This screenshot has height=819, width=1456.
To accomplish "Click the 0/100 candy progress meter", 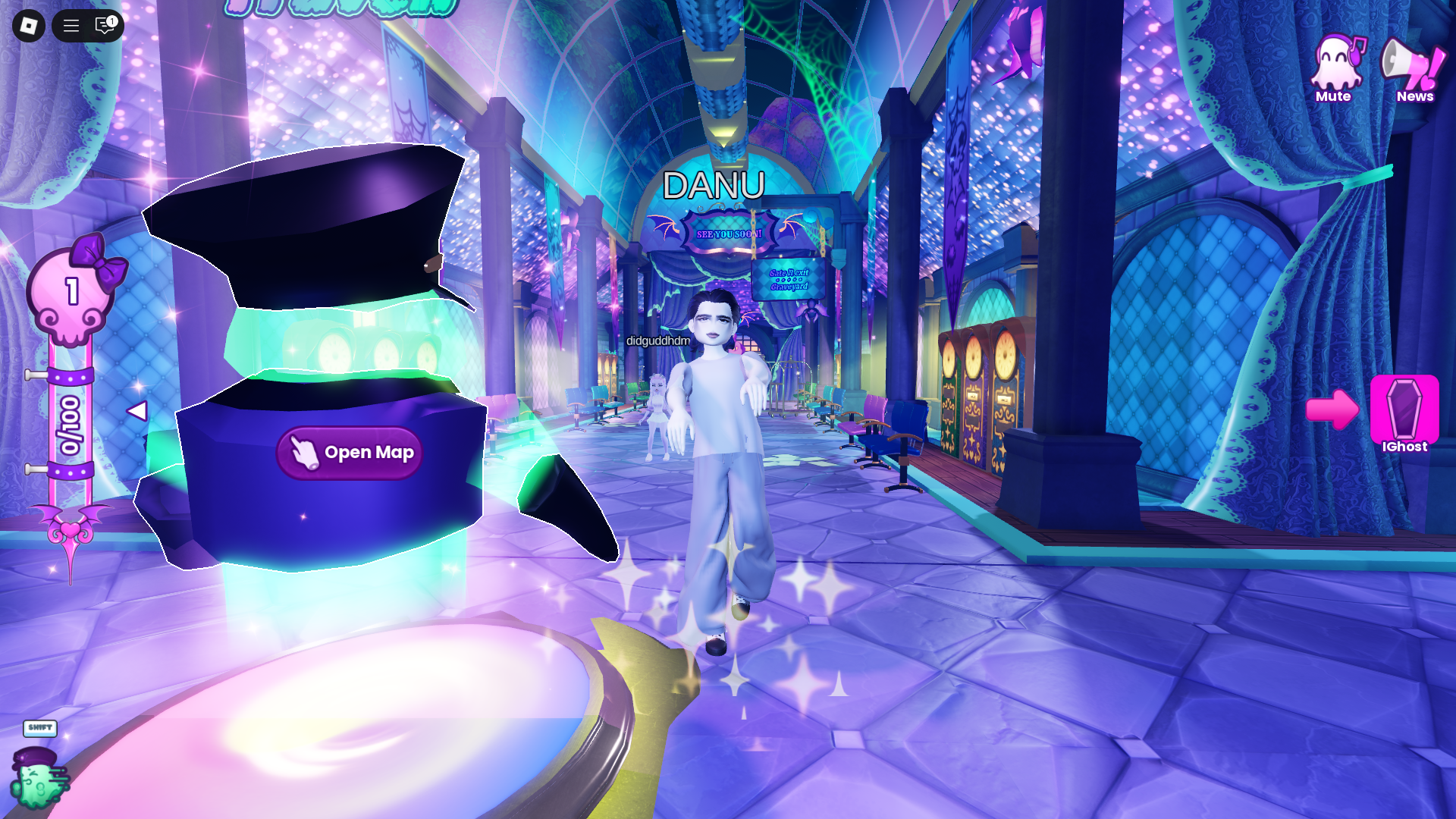I will (68, 425).
